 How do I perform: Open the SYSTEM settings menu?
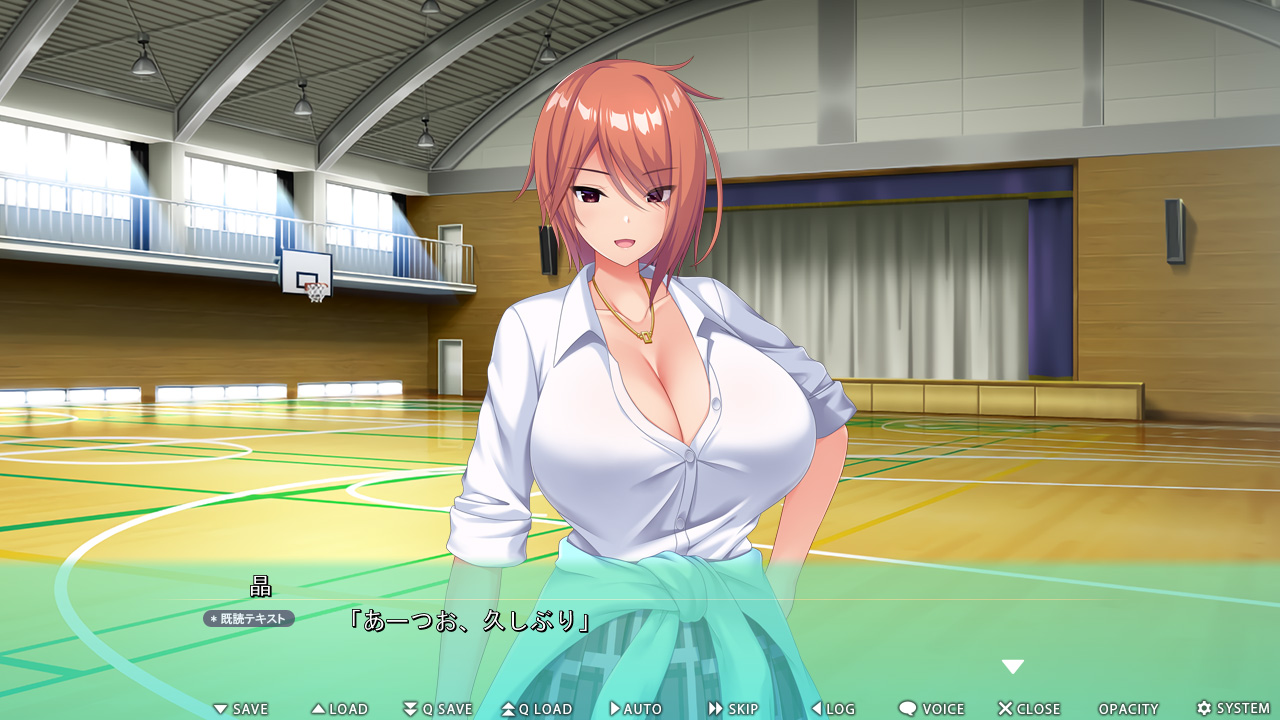(1233, 709)
